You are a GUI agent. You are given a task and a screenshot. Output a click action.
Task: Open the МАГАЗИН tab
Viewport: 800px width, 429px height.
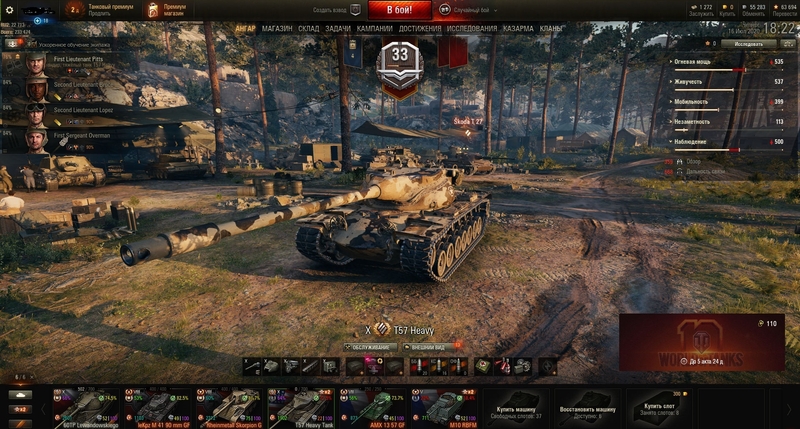tap(277, 29)
